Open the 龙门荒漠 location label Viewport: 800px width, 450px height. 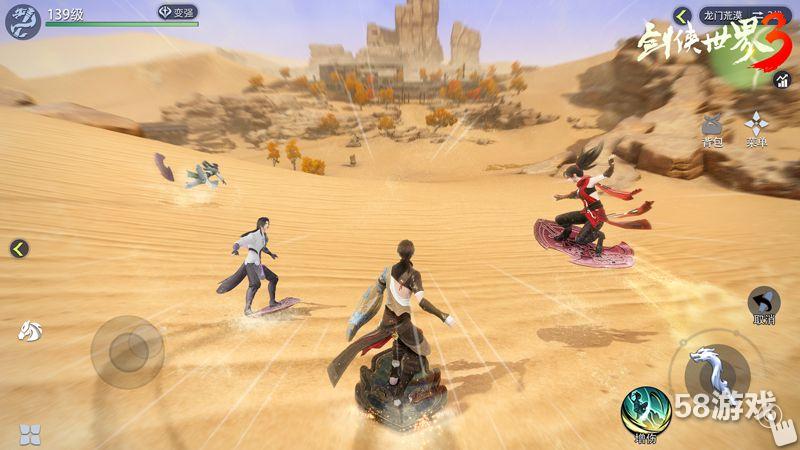click(720, 16)
